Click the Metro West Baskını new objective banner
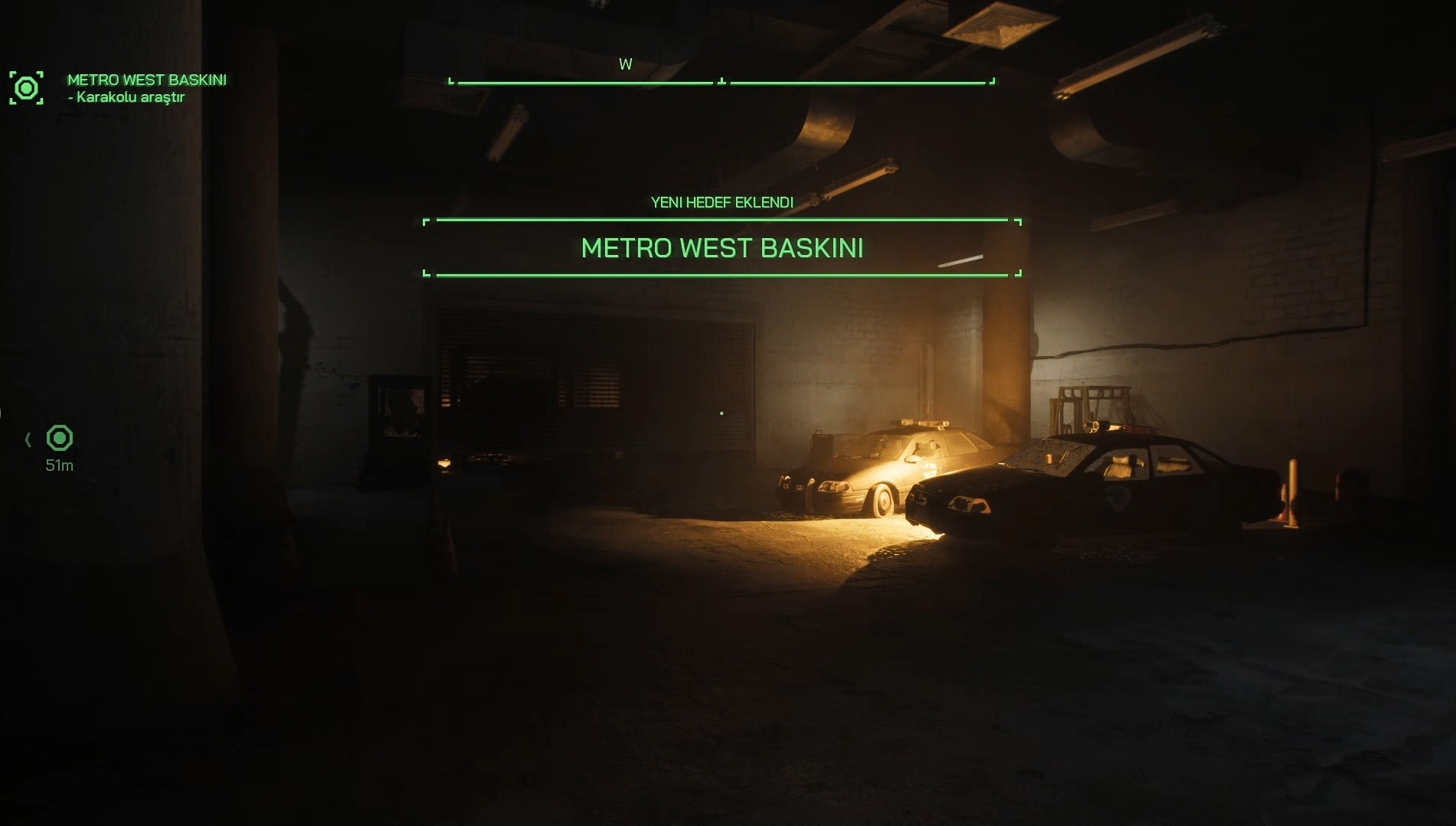 [721, 248]
